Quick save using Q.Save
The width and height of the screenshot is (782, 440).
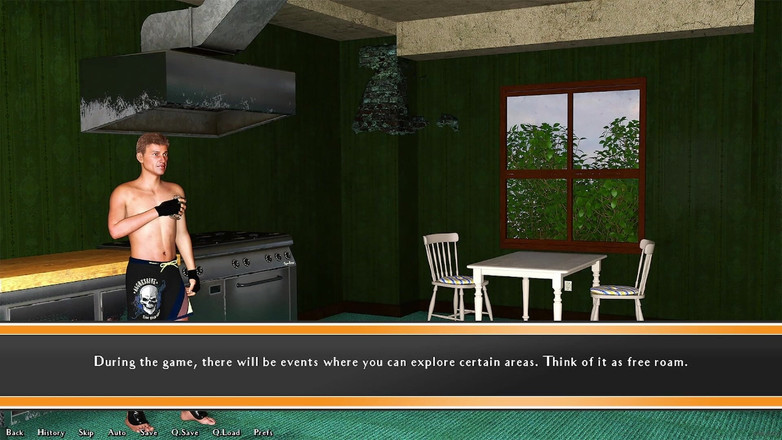(x=185, y=432)
